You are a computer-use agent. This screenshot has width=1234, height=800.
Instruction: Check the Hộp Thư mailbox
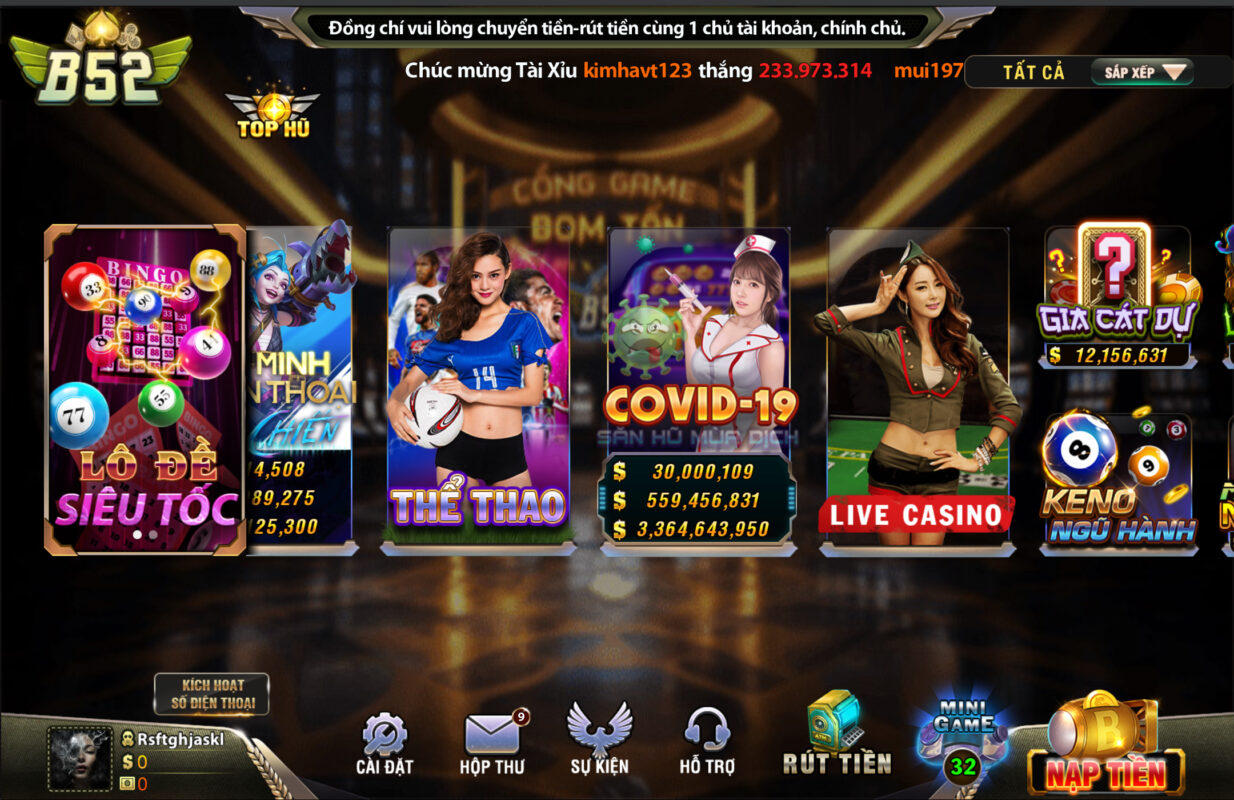pos(492,744)
